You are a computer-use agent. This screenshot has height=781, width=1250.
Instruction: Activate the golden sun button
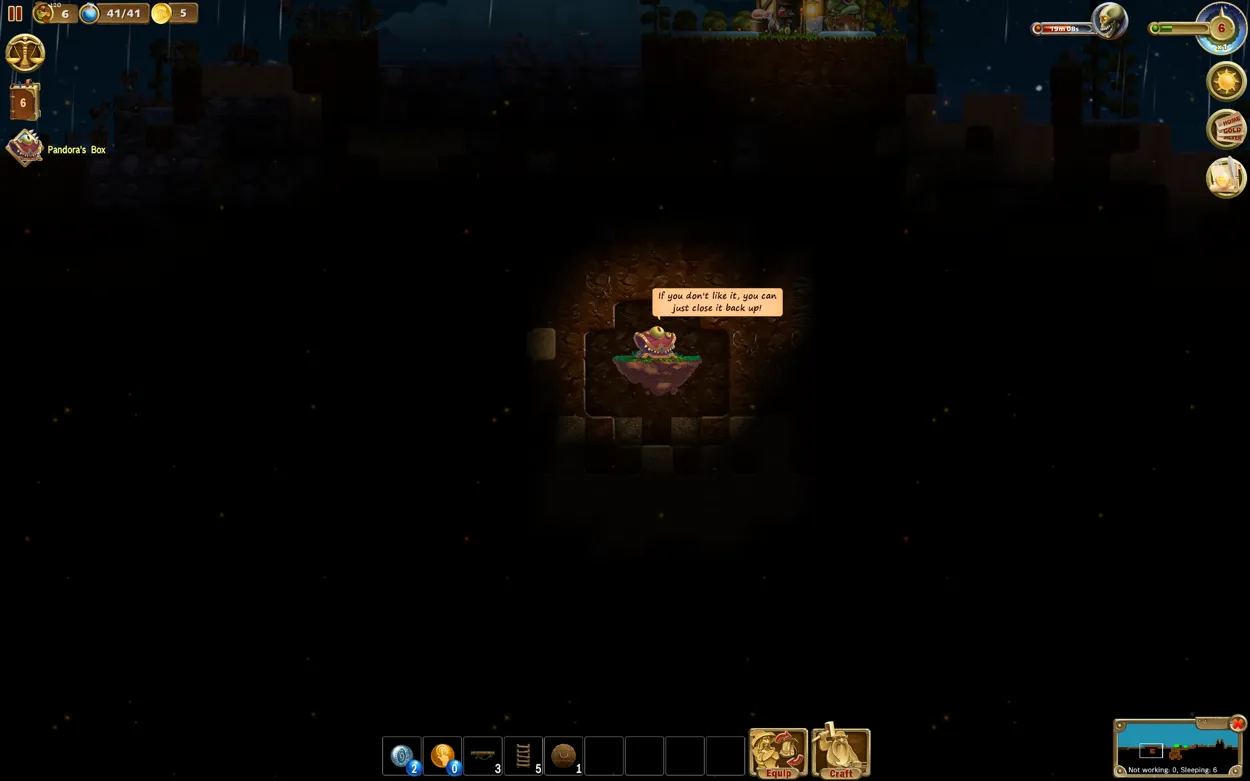1226,81
